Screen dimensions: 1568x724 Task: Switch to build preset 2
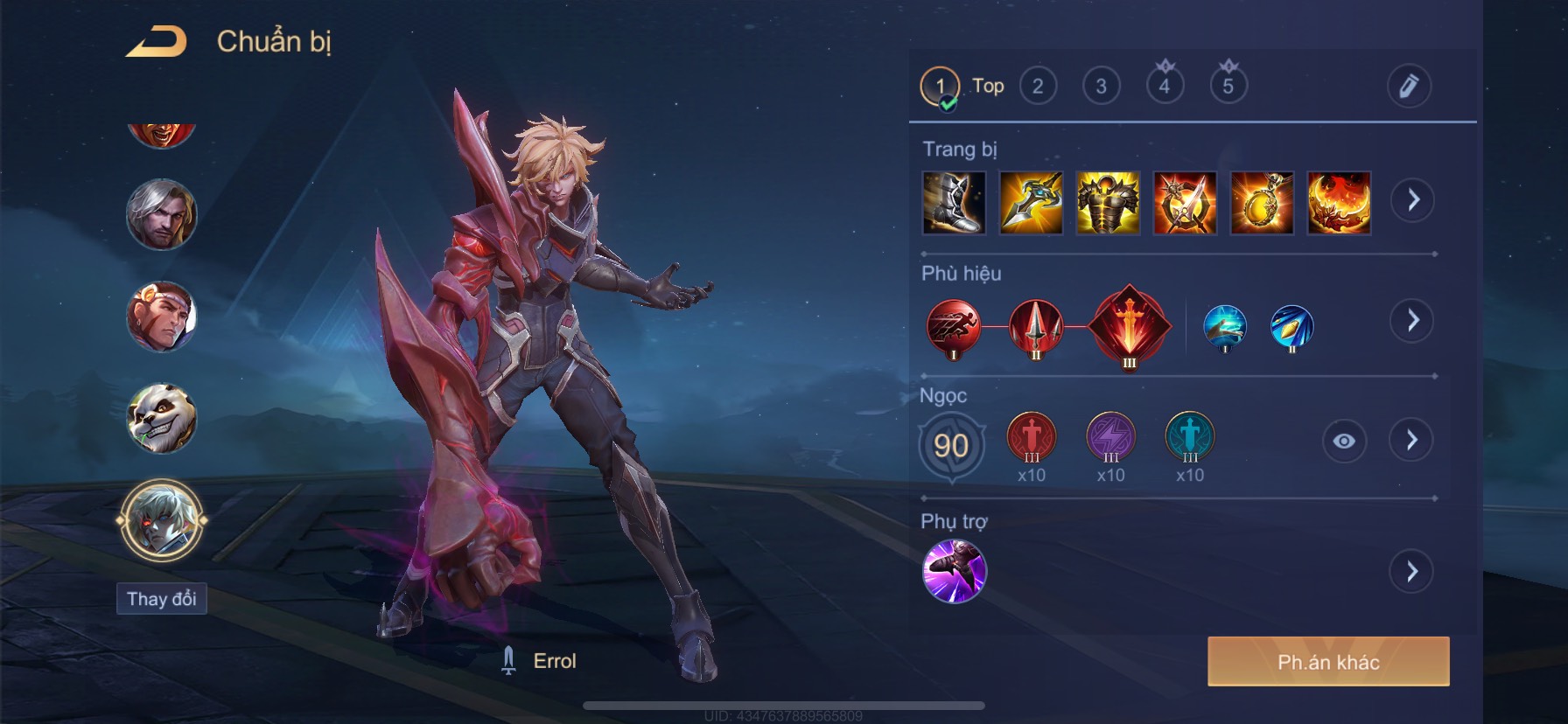[x=1038, y=86]
